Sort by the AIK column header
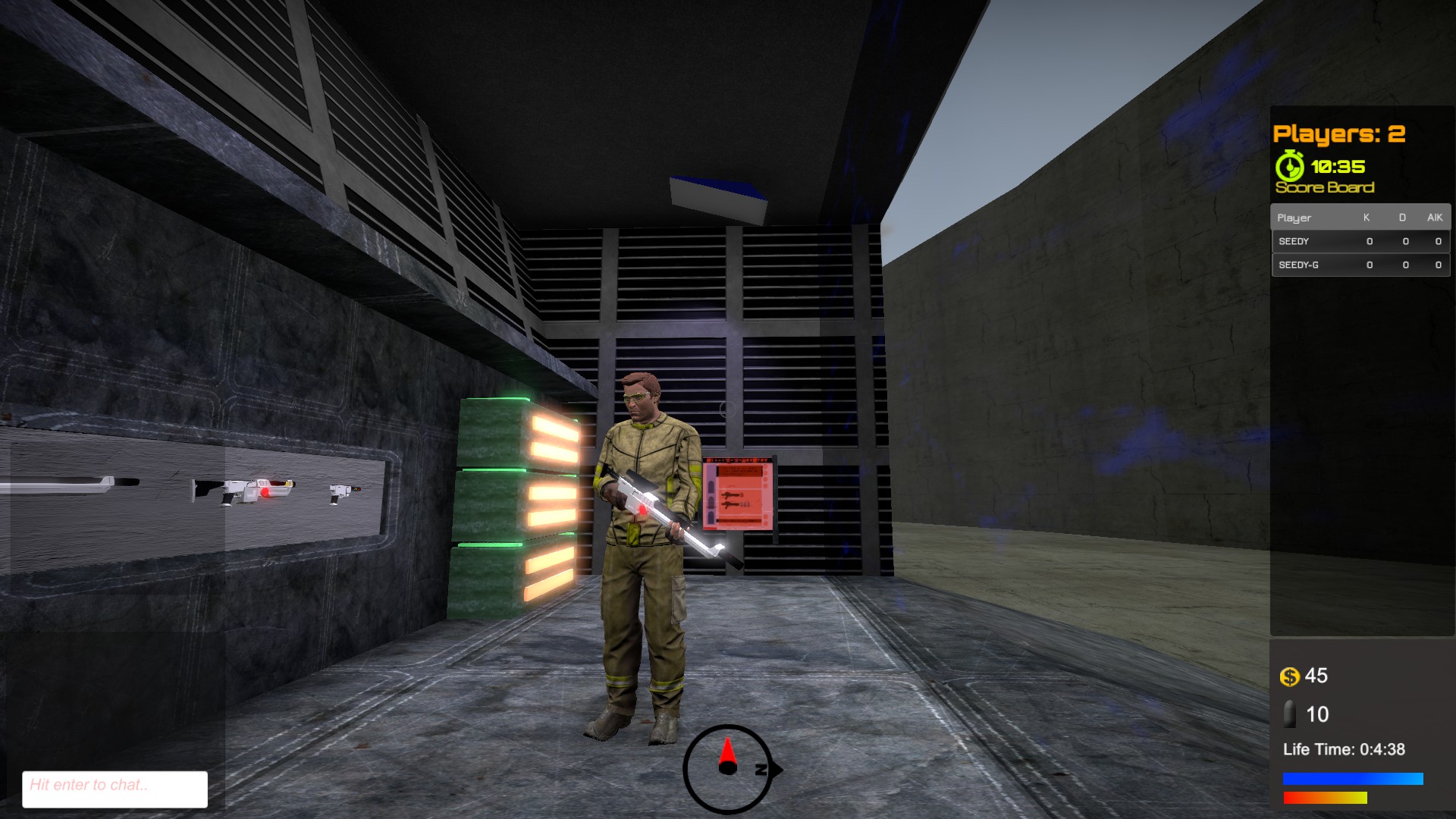Screen dimensions: 1456x819 tap(1434, 218)
